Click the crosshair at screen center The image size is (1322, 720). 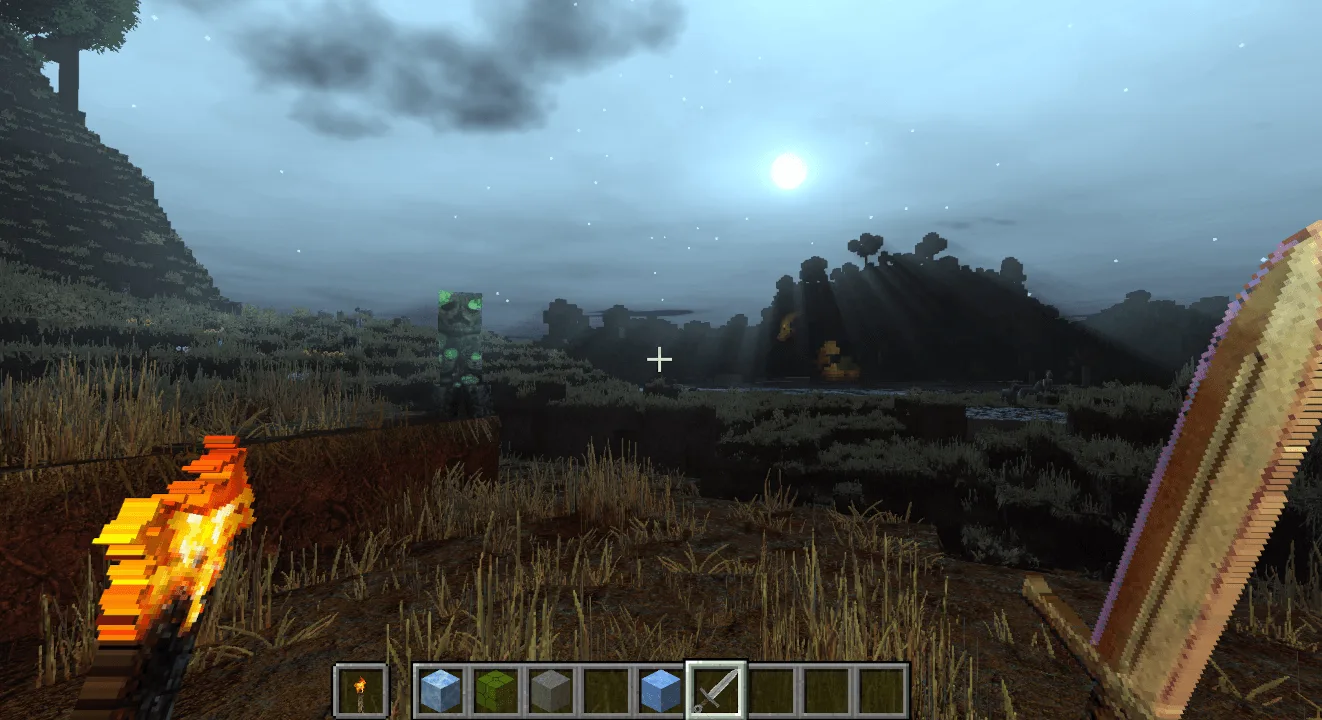click(x=659, y=357)
